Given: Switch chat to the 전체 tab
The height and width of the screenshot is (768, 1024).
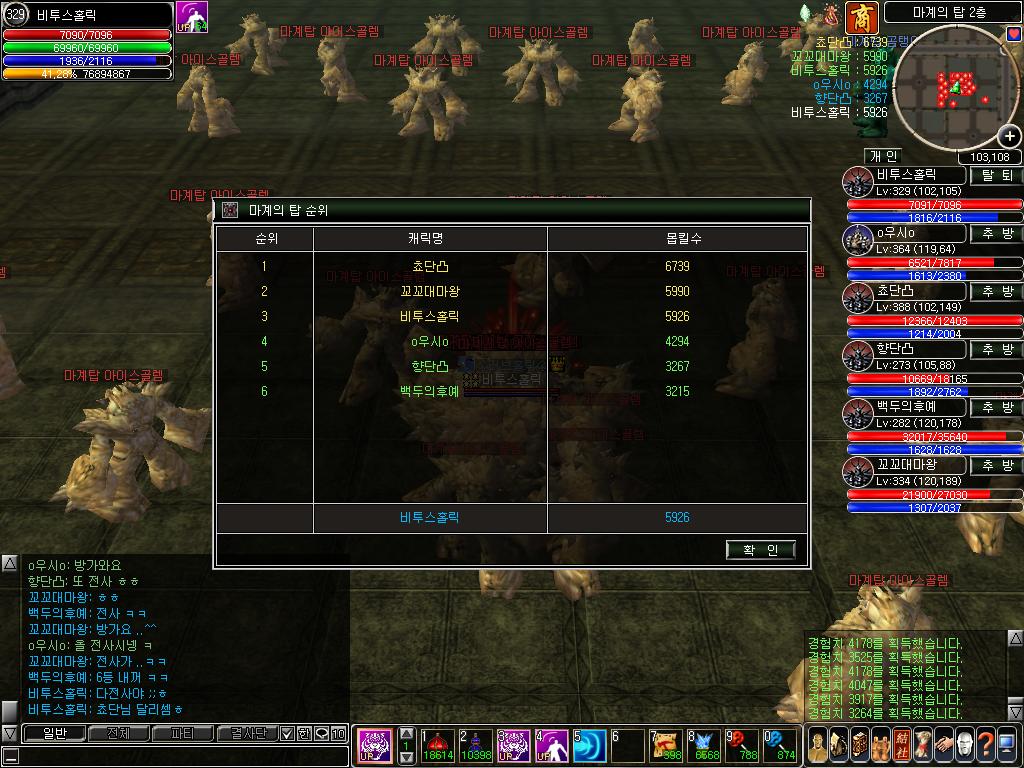Looking at the screenshot, I should point(118,733).
